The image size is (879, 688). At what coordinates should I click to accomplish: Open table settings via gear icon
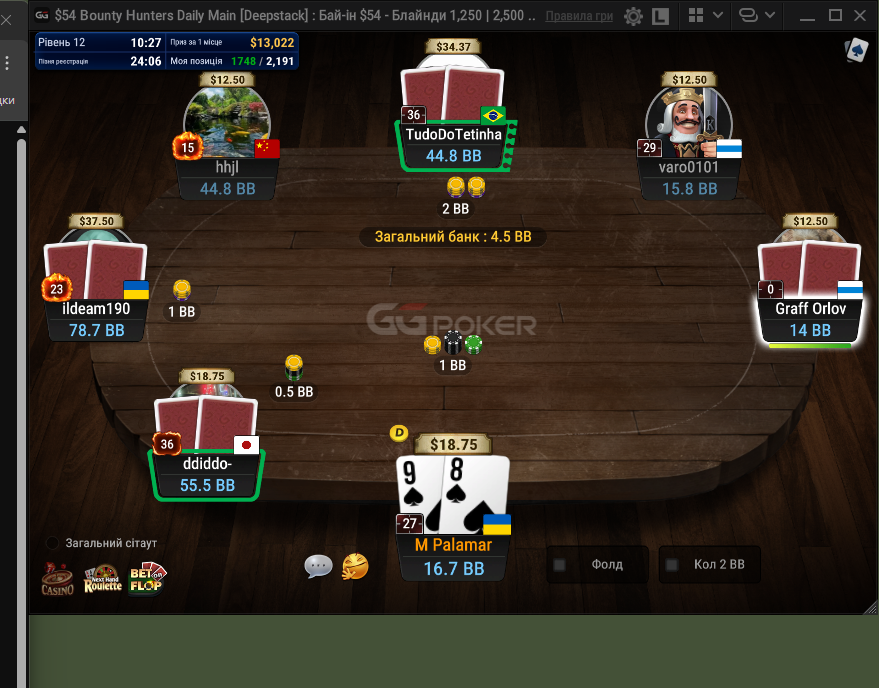click(x=633, y=16)
